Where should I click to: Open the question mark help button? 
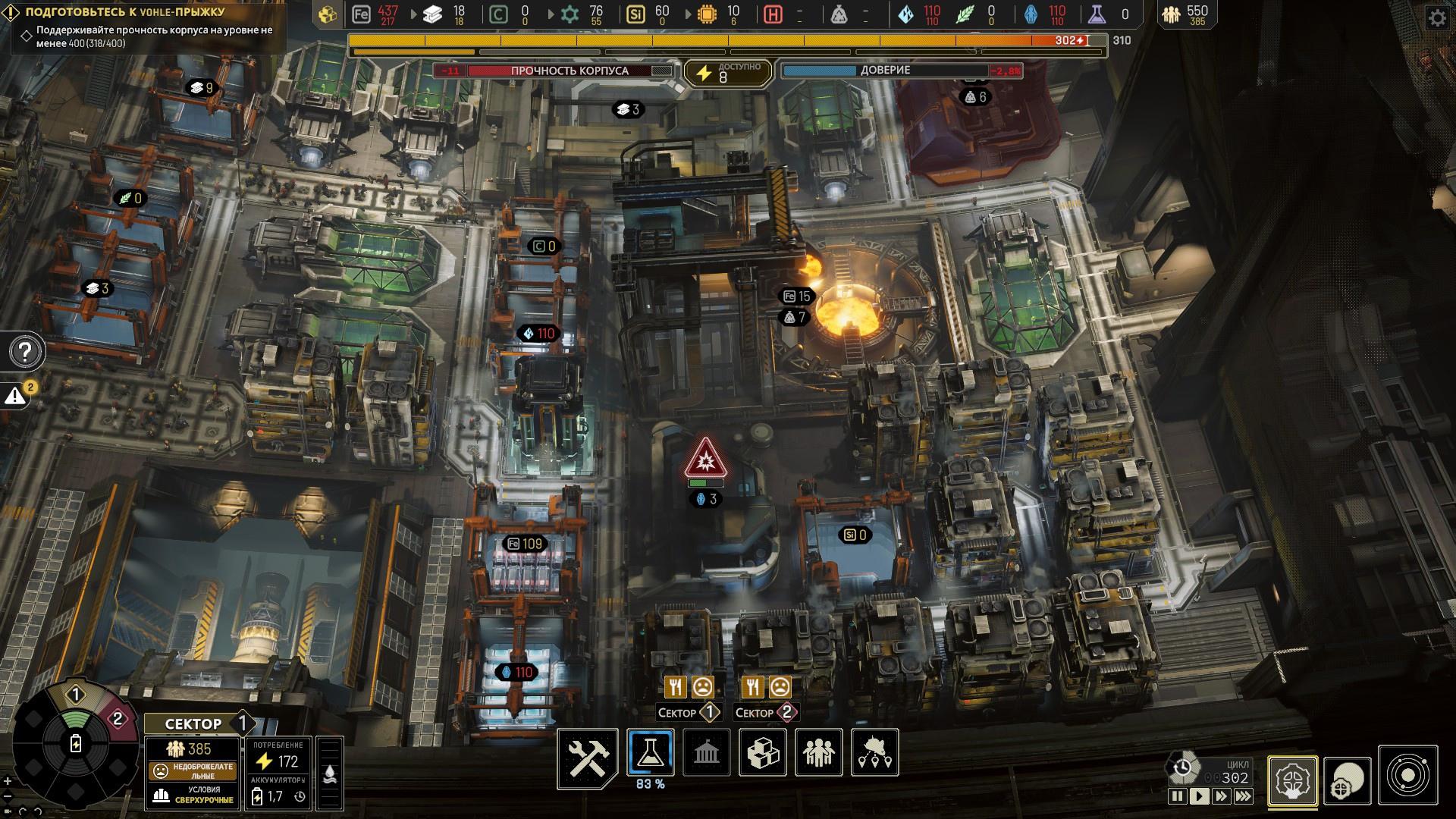[25, 352]
